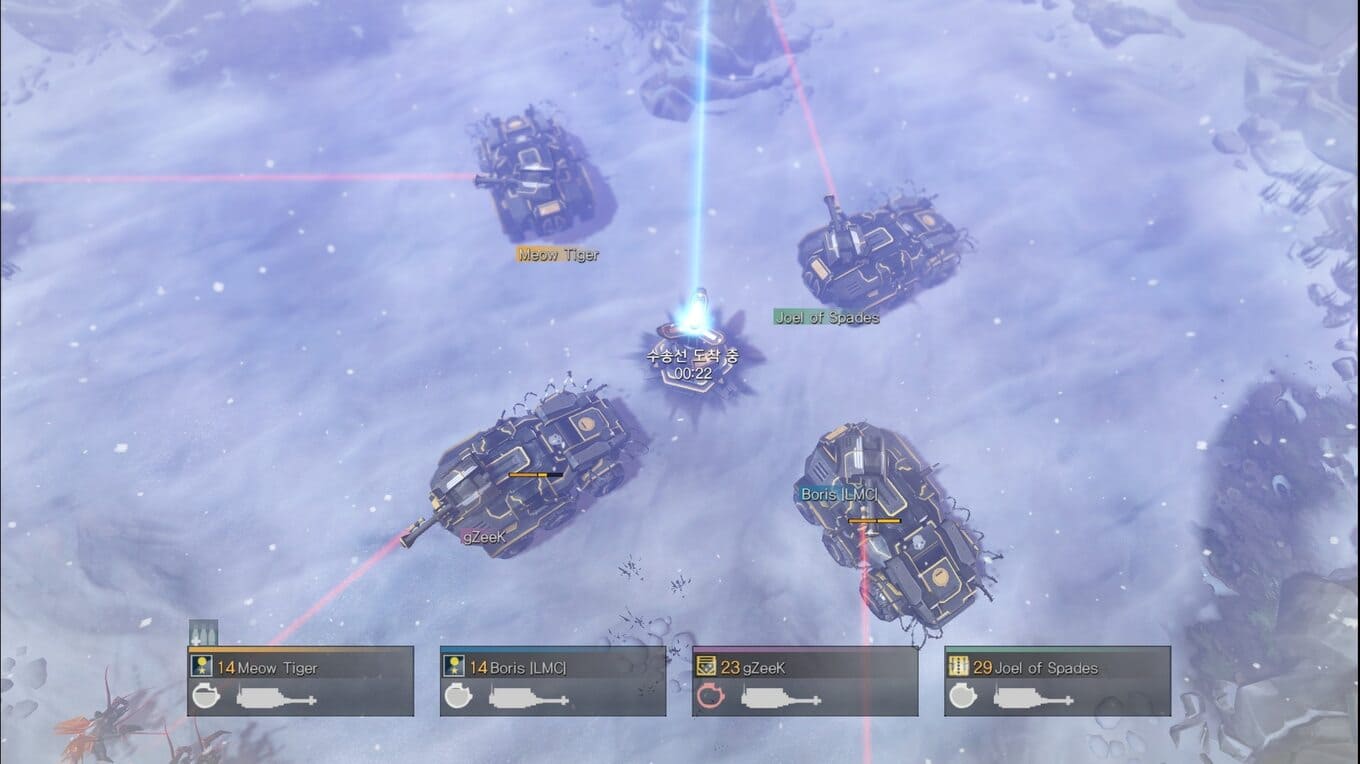Click gZeeK's red grenade icon
Viewport: 1360px width, 764px height.
click(710, 696)
